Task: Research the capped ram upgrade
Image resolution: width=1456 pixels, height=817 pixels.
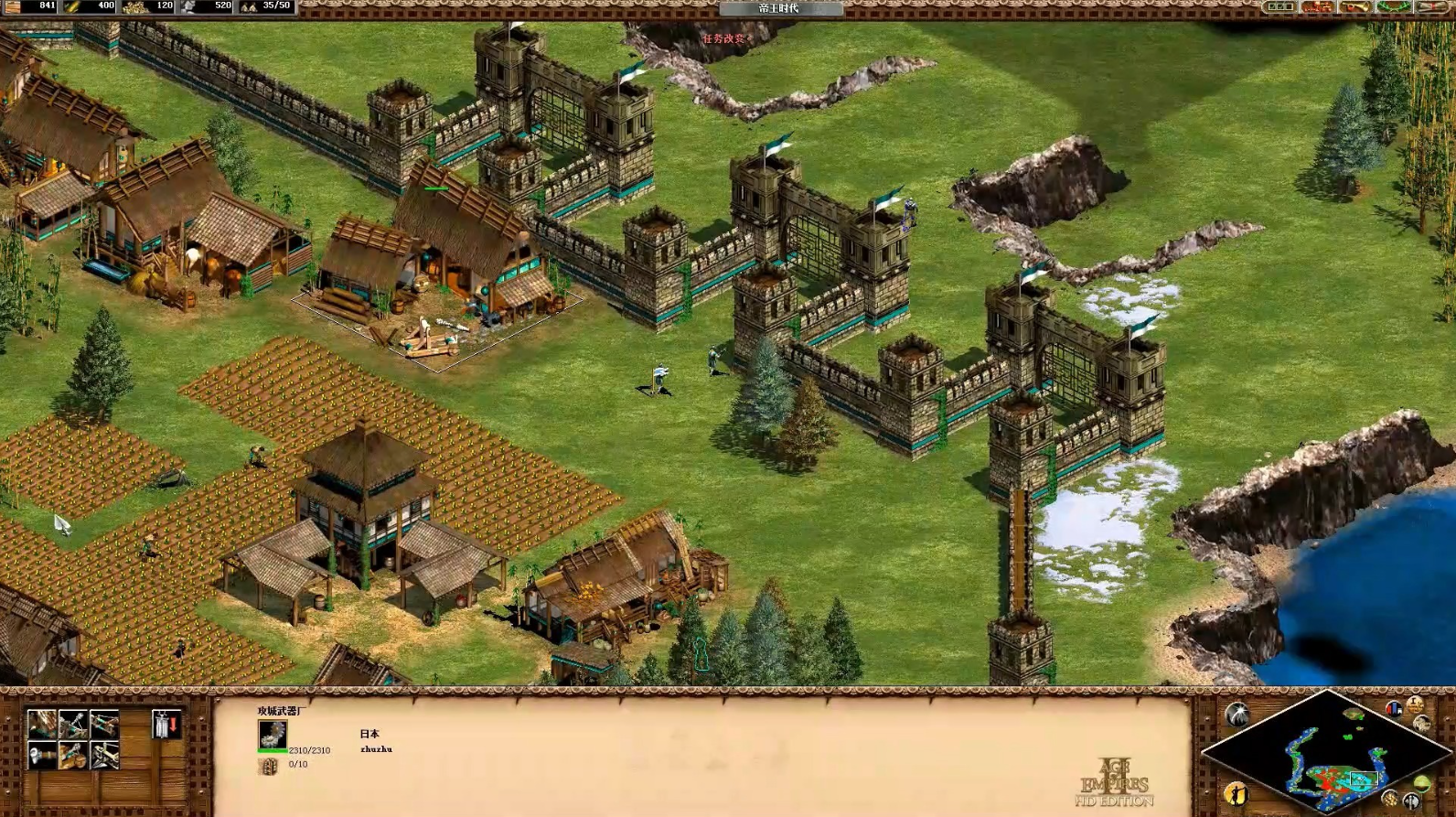Action: click(x=42, y=756)
